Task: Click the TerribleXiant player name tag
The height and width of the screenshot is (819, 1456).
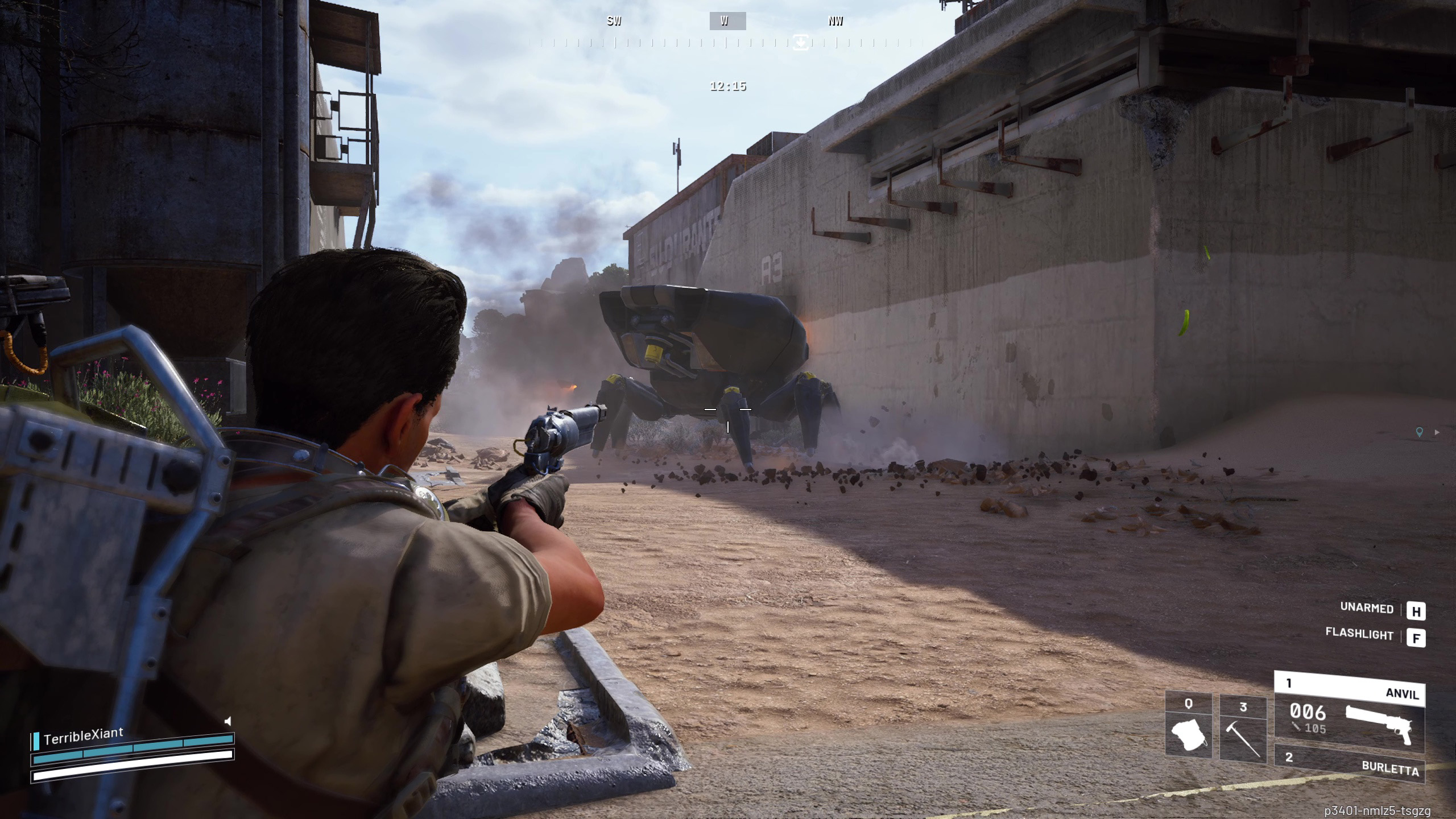Action: pyautogui.click(x=83, y=735)
